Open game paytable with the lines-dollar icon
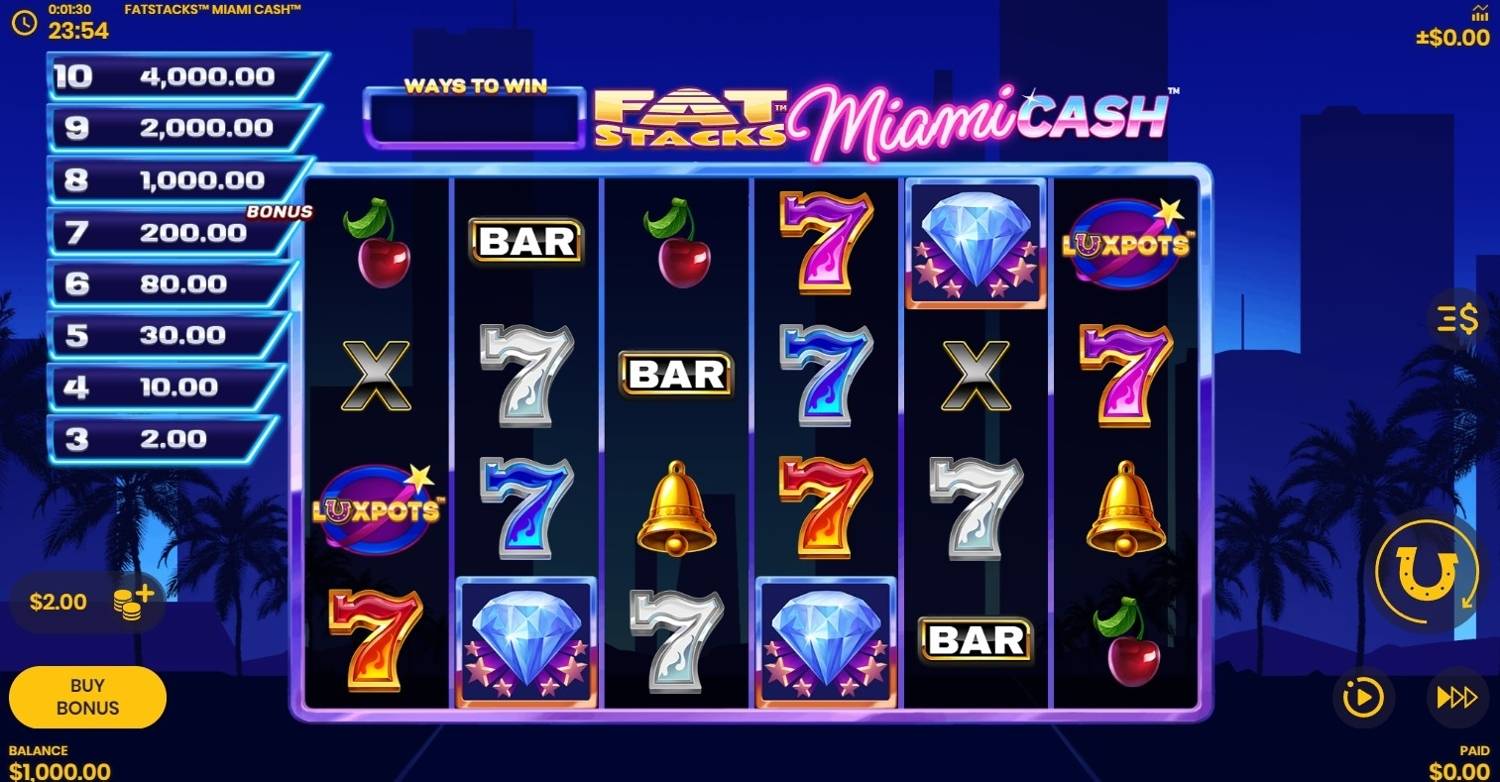 point(1457,319)
